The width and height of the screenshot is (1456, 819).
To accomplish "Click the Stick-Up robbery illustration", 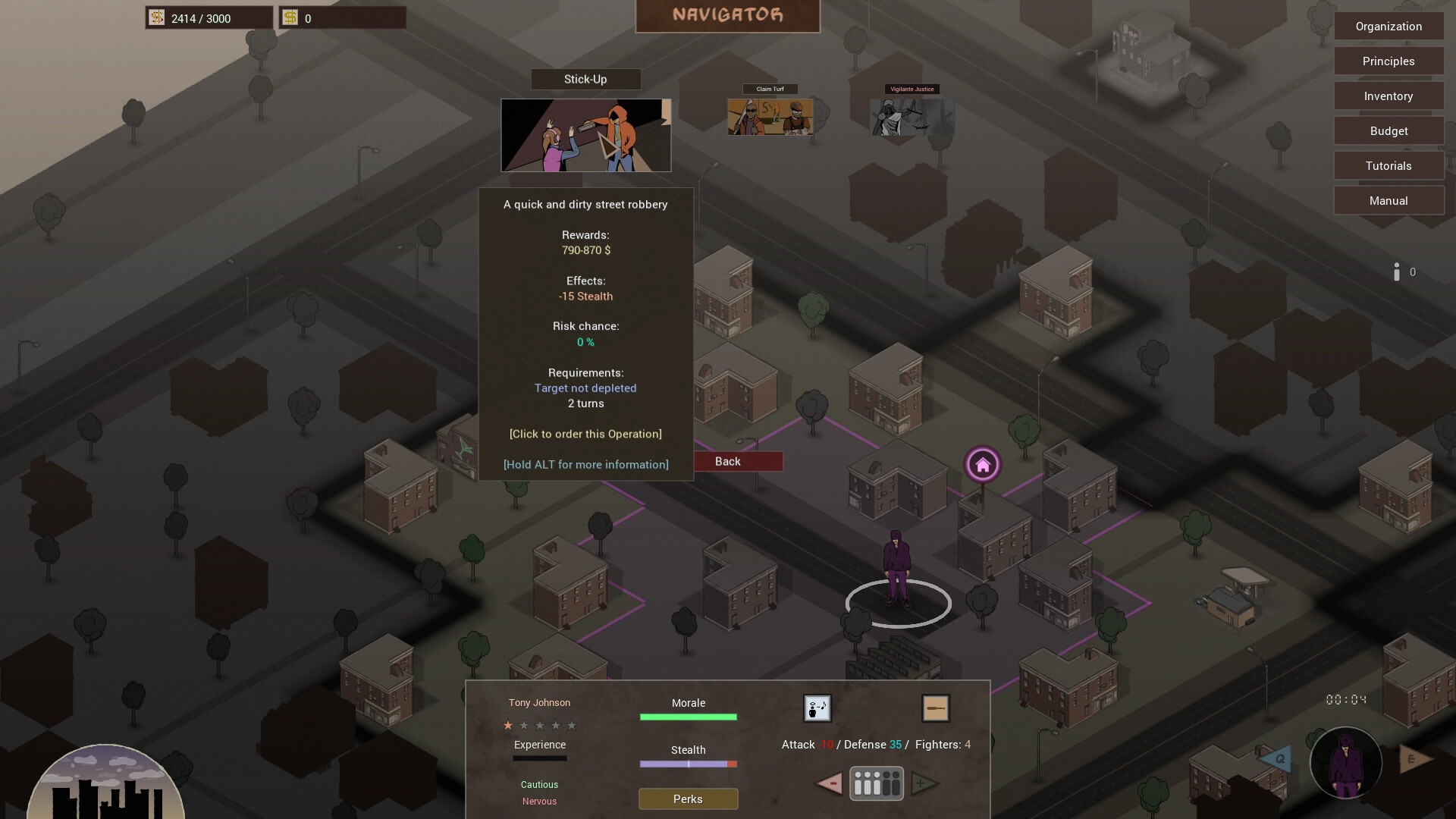I will (x=585, y=135).
